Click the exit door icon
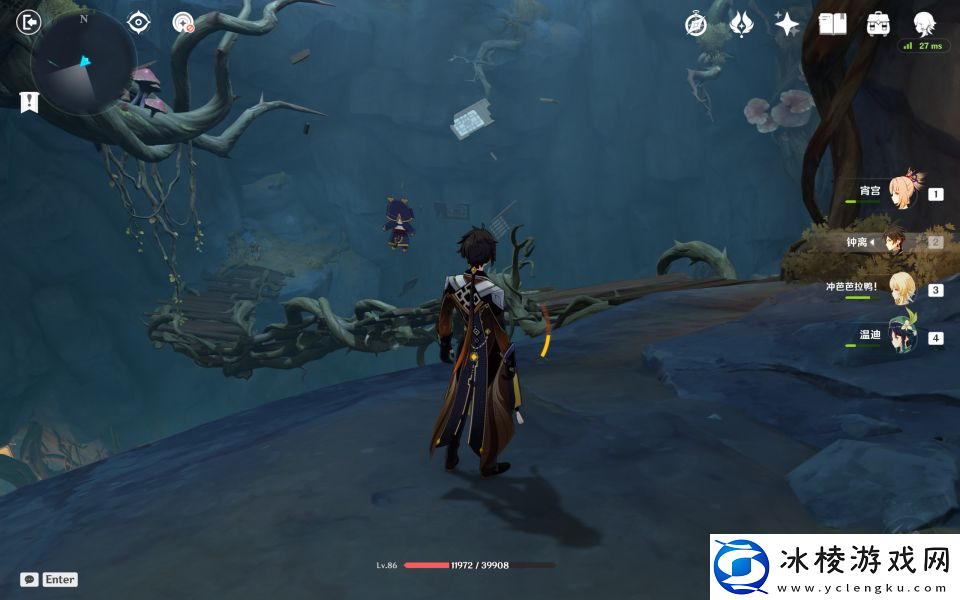960x600 pixels. pyautogui.click(x=30, y=22)
